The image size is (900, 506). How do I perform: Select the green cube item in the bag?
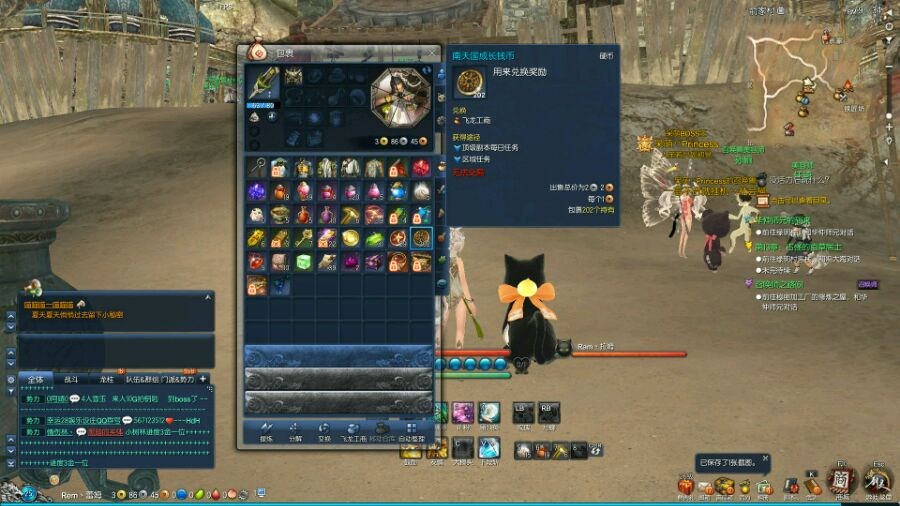coord(304,262)
